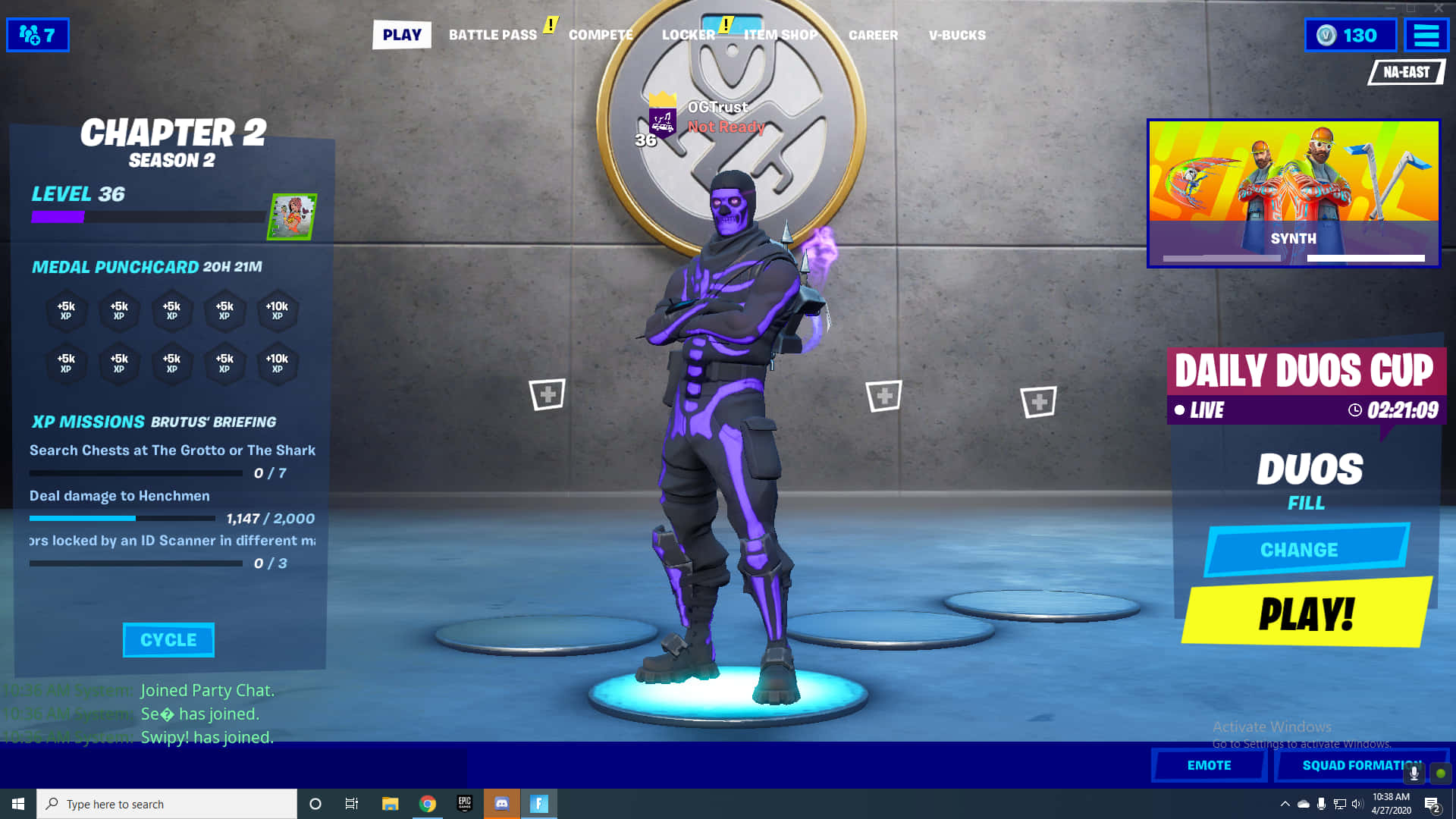Select the +10k XP punchcard hexagon
Viewport: 1456px width, 819px height.
tap(278, 312)
